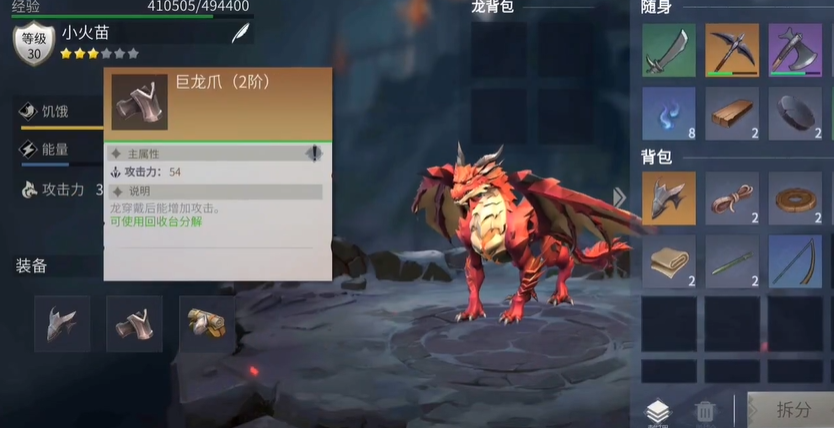Viewport: 834px width, 428px height.
Task: Select the machete in the quick slots
Action: point(668,50)
